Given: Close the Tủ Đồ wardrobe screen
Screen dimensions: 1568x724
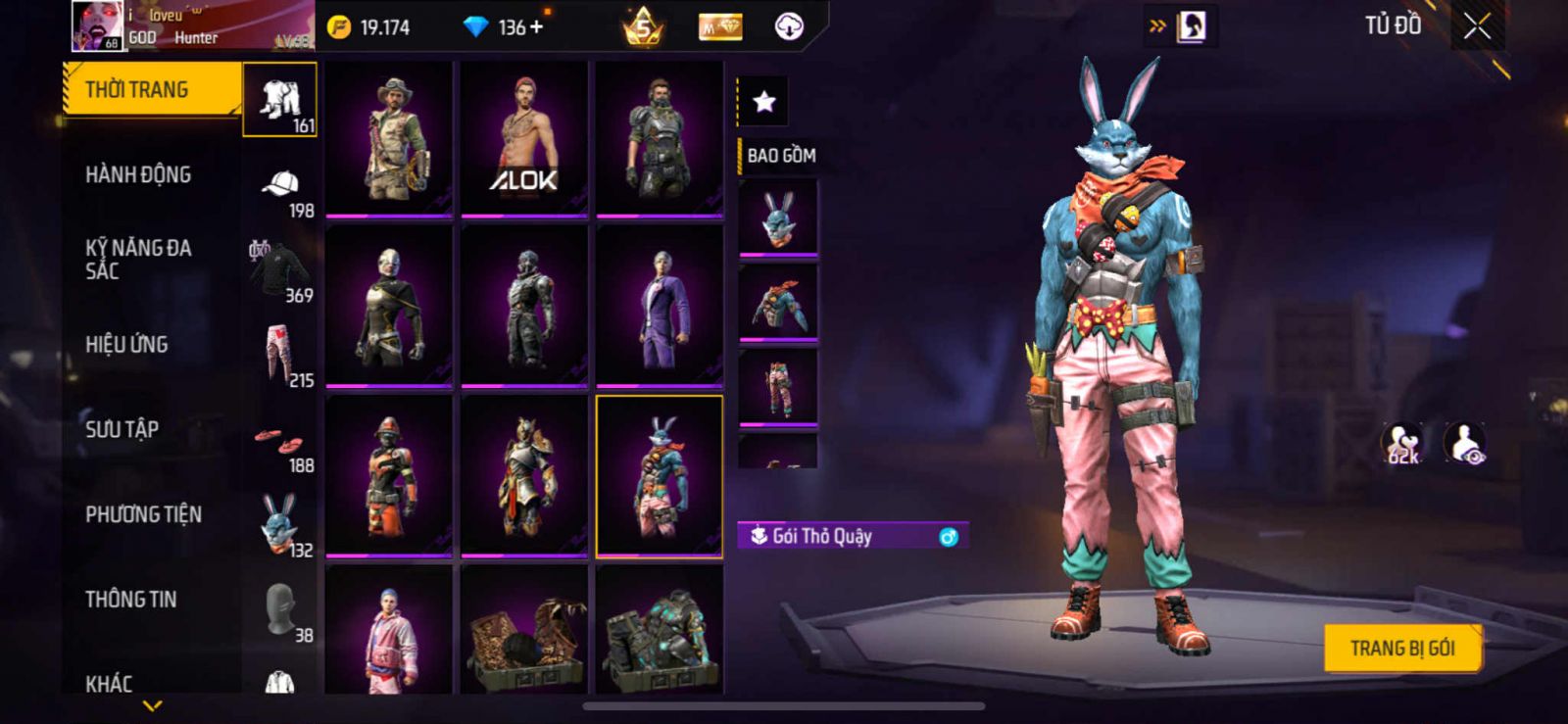Looking at the screenshot, I should 1477,27.
